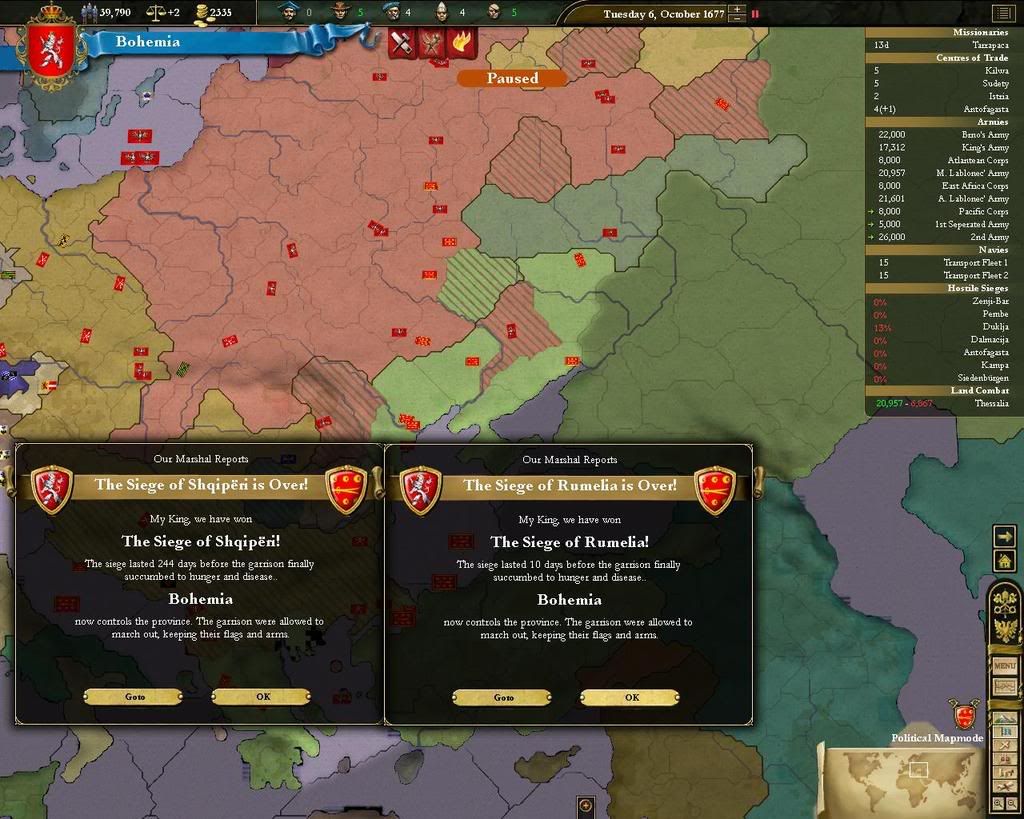This screenshot has height=819, width=1024.
Task: Go to Shqipëri province via Goto
Action: (135, 697)
